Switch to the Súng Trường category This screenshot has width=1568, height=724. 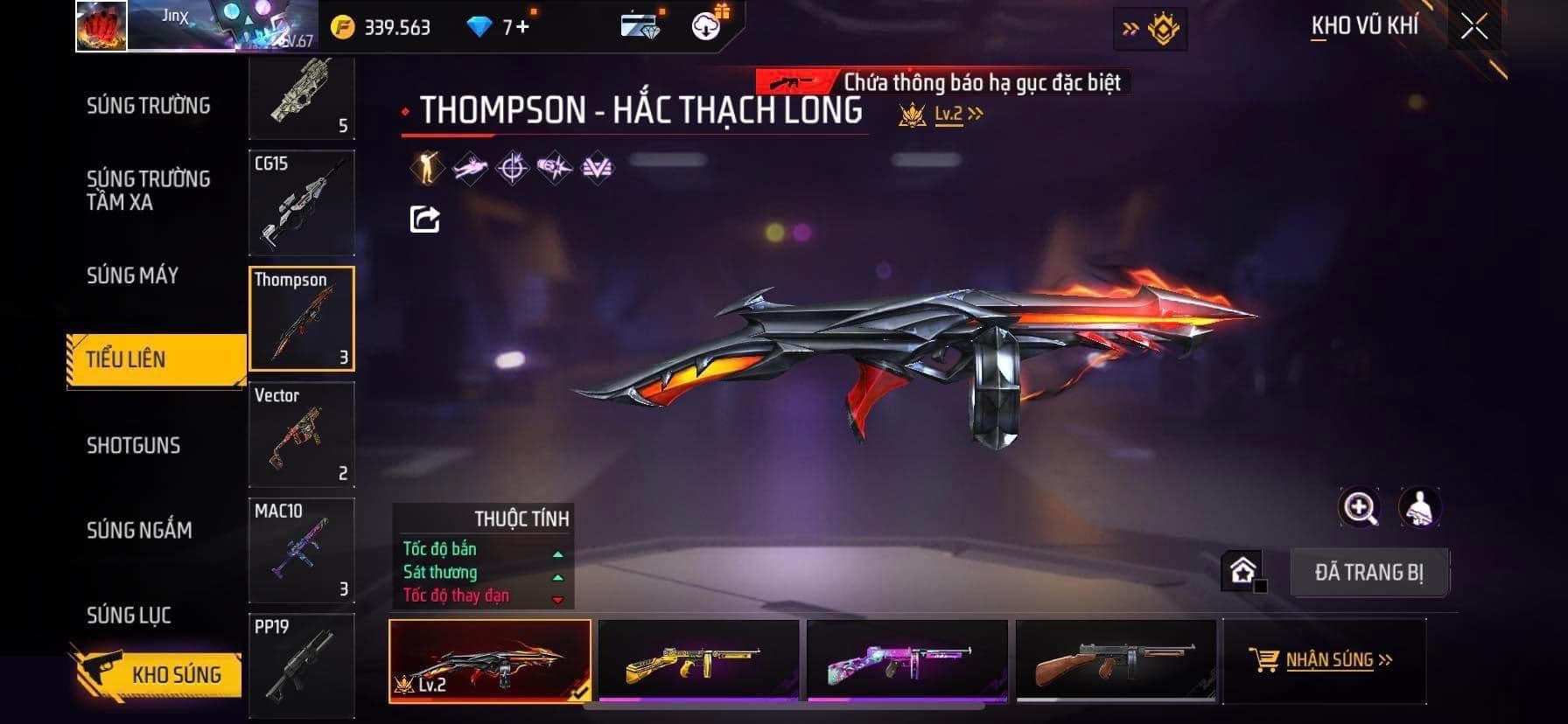click(148, 106)
